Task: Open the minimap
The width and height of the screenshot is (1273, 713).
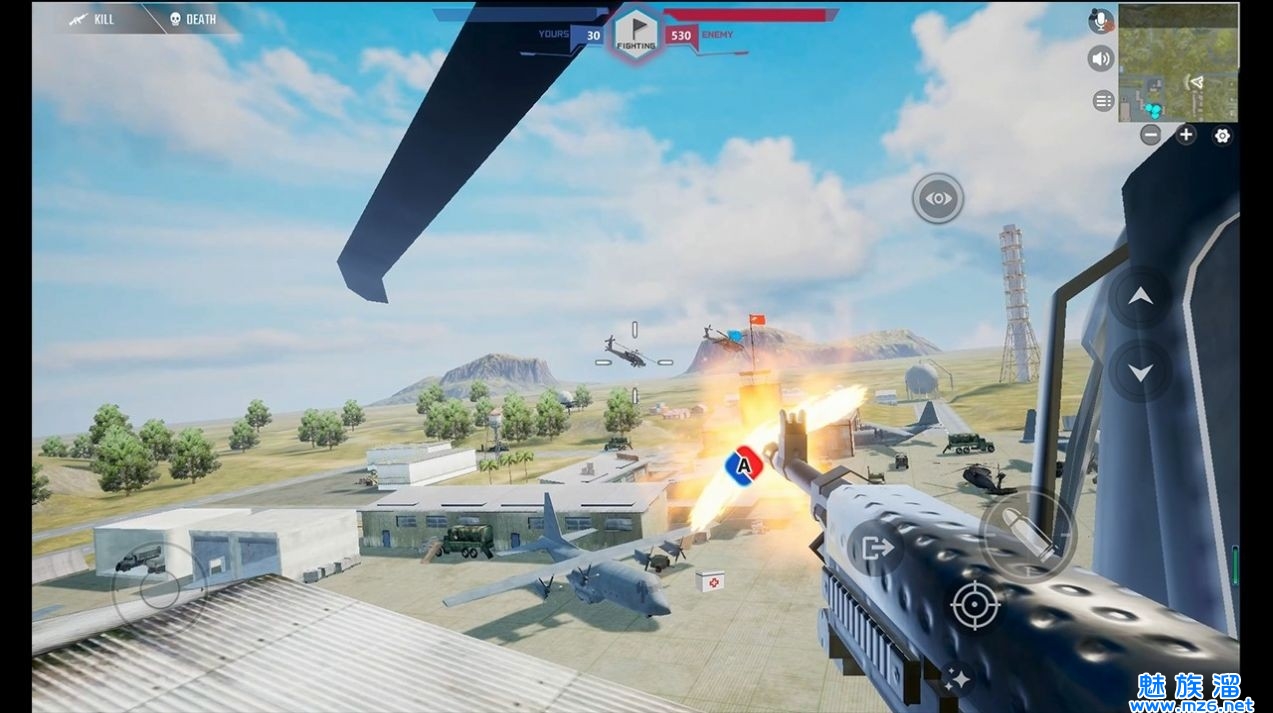Action: tap(1178, 62)
